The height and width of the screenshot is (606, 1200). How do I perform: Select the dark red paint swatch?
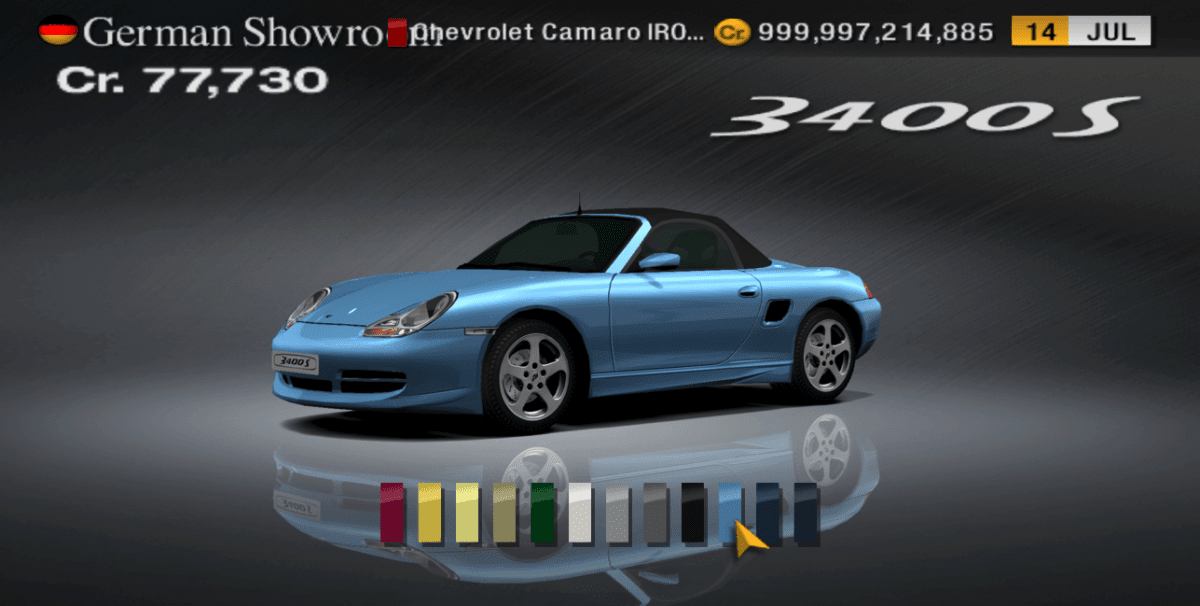392,512
